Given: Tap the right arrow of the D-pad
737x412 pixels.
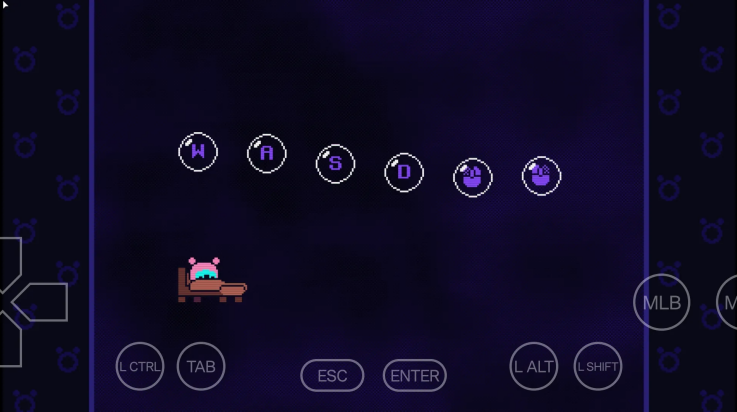Looking at the screenshot, I should [44, 302].
